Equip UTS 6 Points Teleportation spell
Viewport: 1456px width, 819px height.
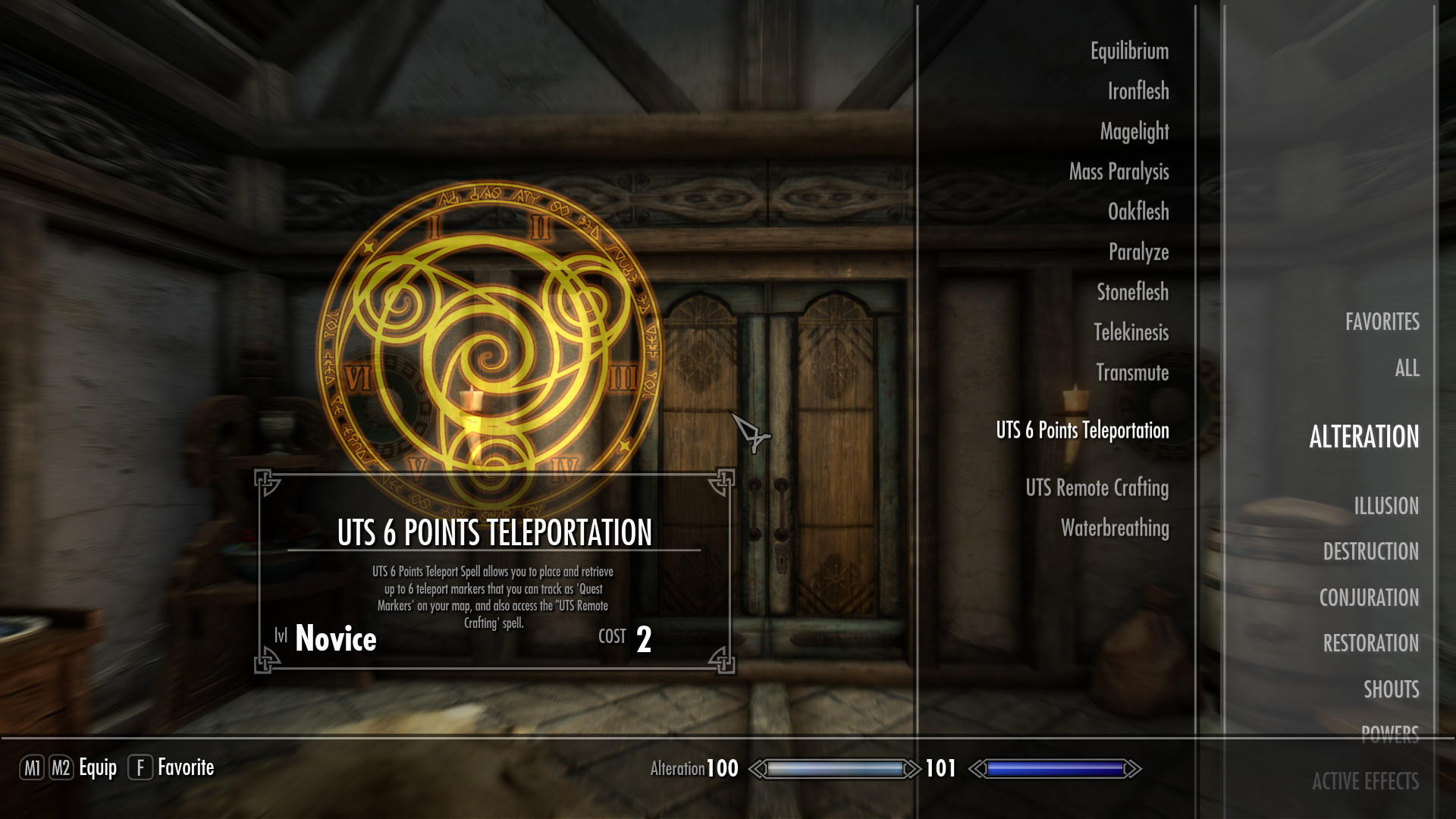coord(1082,431)
